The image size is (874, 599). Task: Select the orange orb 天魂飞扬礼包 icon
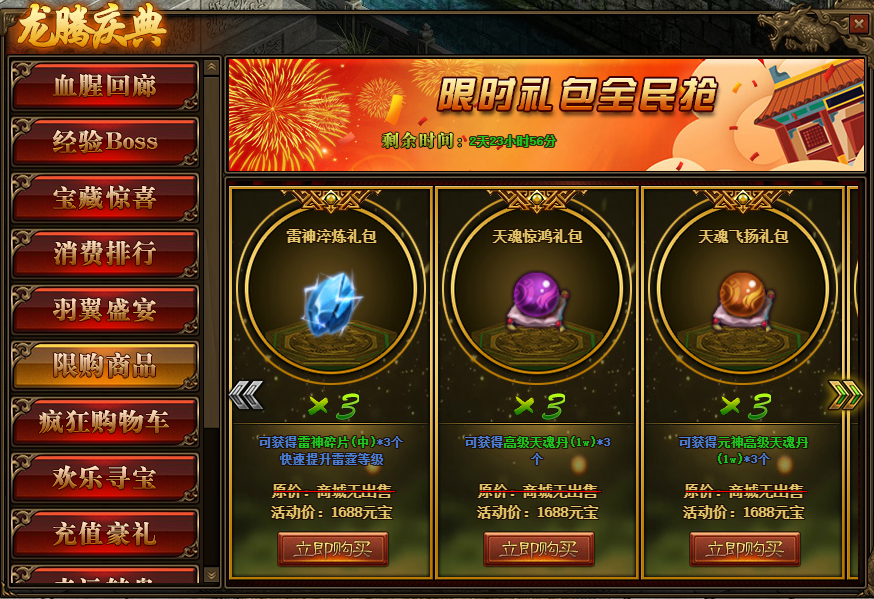coord(745,297)
